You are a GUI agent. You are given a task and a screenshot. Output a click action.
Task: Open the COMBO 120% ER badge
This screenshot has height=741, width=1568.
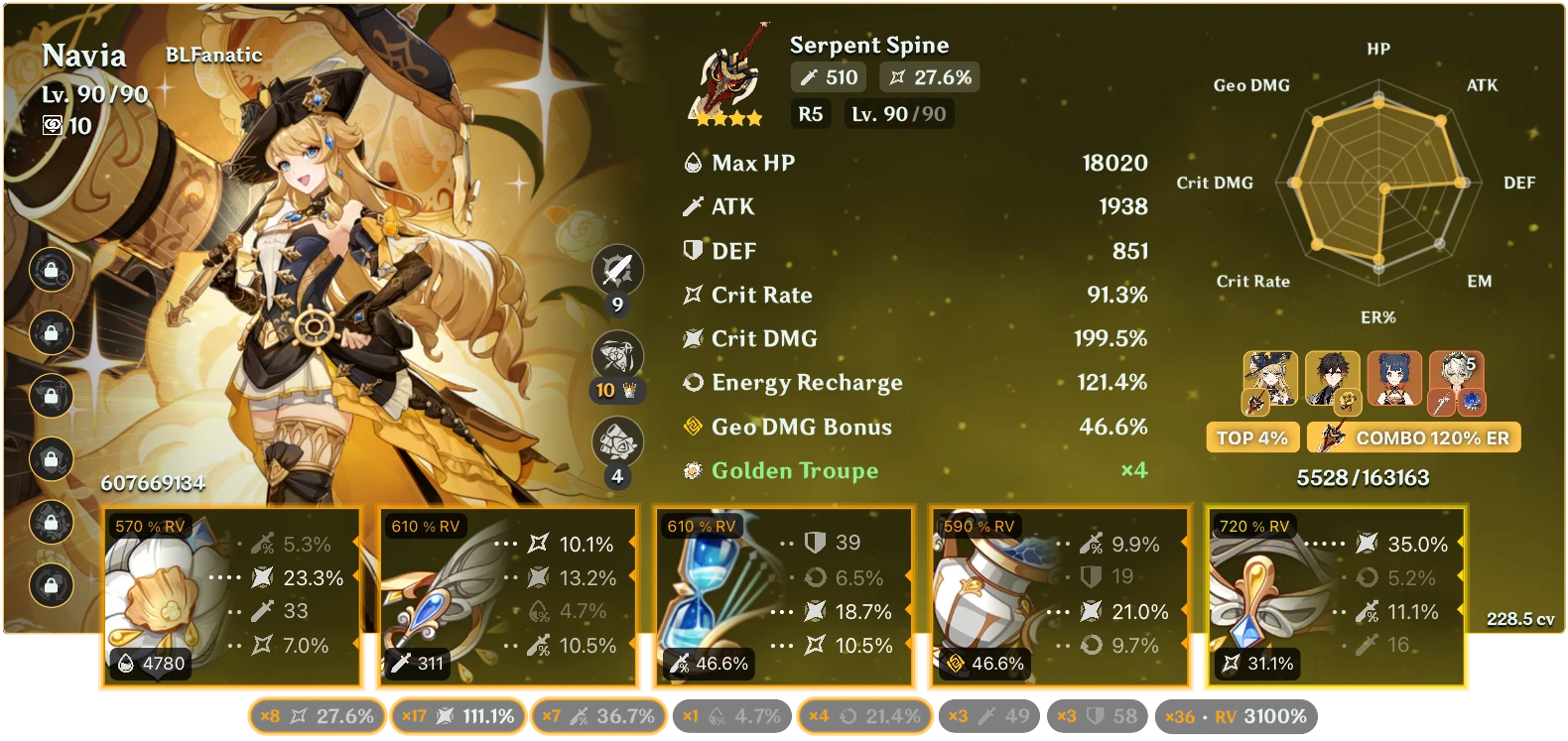(x=1413, y=436)
